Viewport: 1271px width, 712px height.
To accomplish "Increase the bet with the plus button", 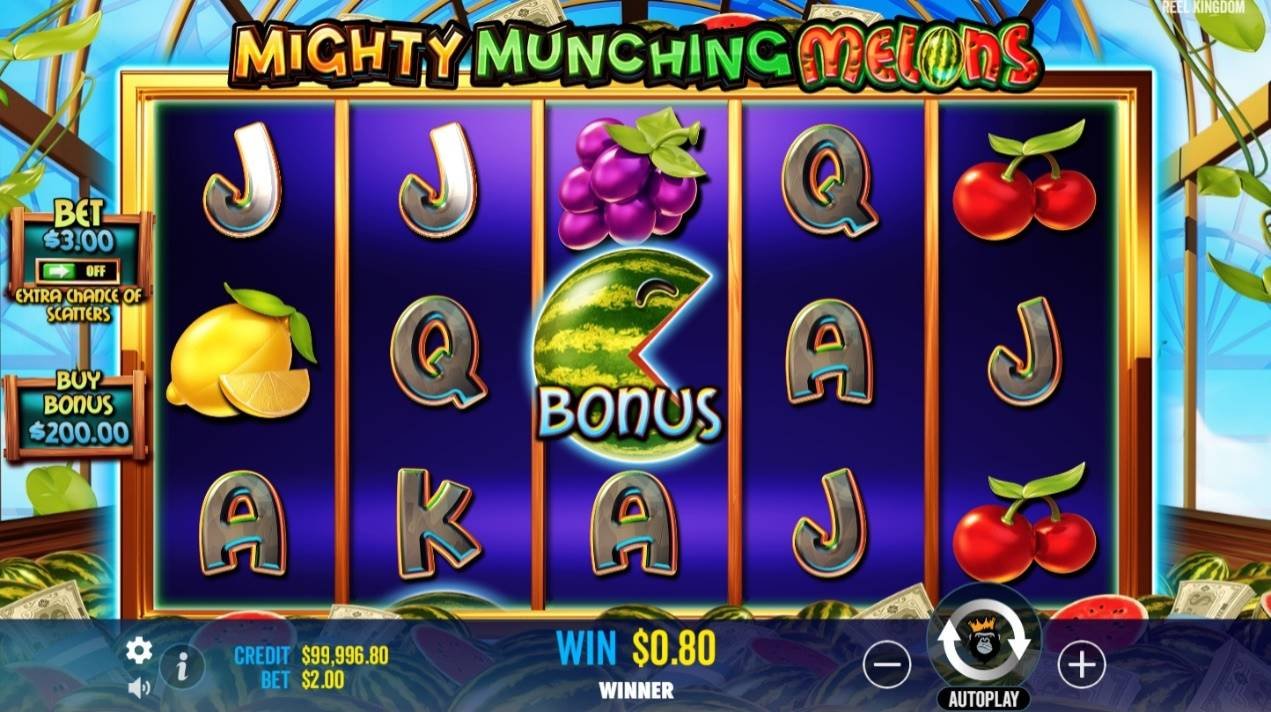I will click(1081, 664).
